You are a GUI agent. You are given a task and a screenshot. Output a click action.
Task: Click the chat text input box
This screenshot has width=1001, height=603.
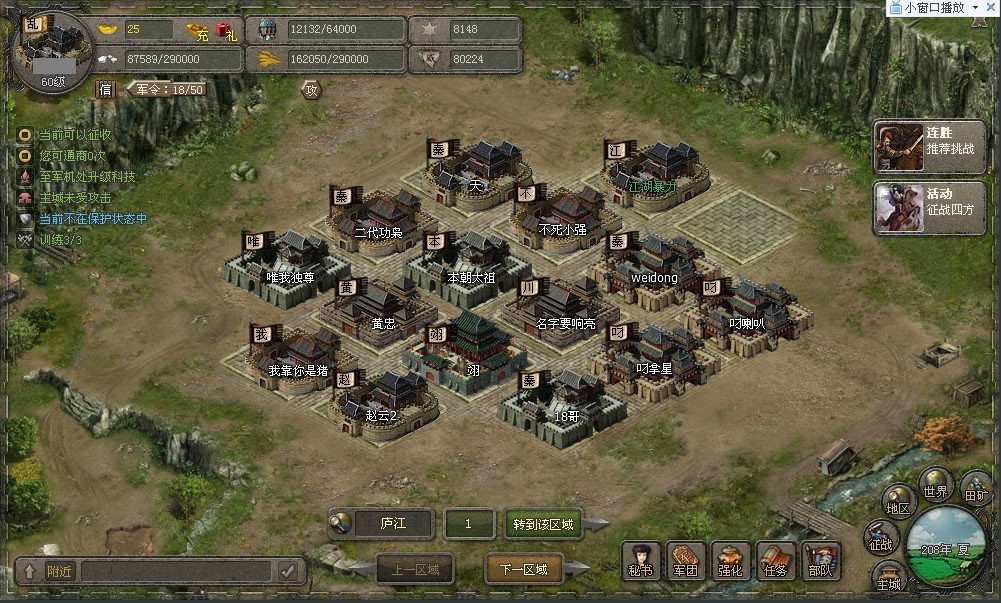tap(177, 571)
